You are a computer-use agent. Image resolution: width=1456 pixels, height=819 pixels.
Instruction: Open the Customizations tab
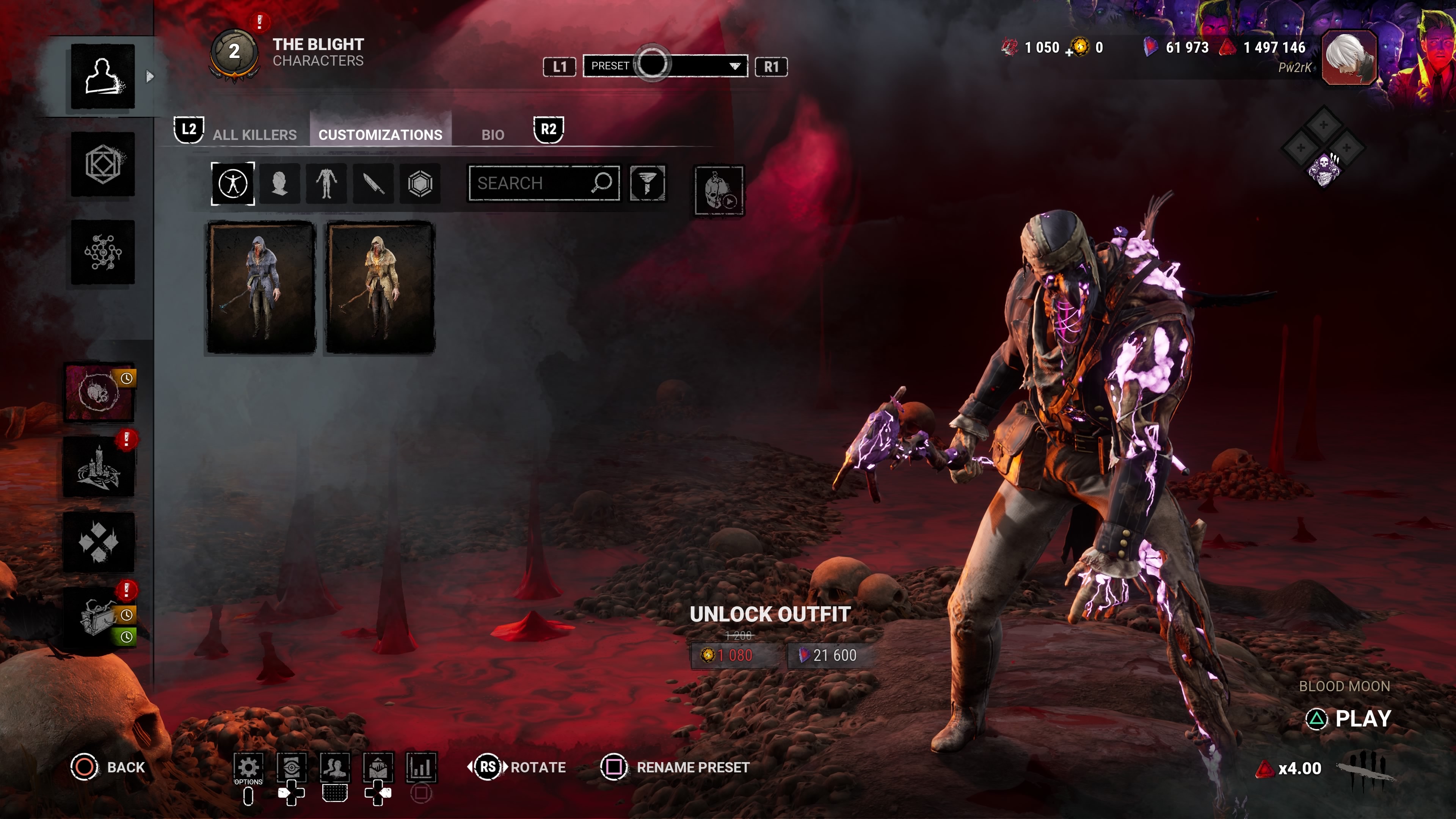pyautogui.click(x=380, y=135)
